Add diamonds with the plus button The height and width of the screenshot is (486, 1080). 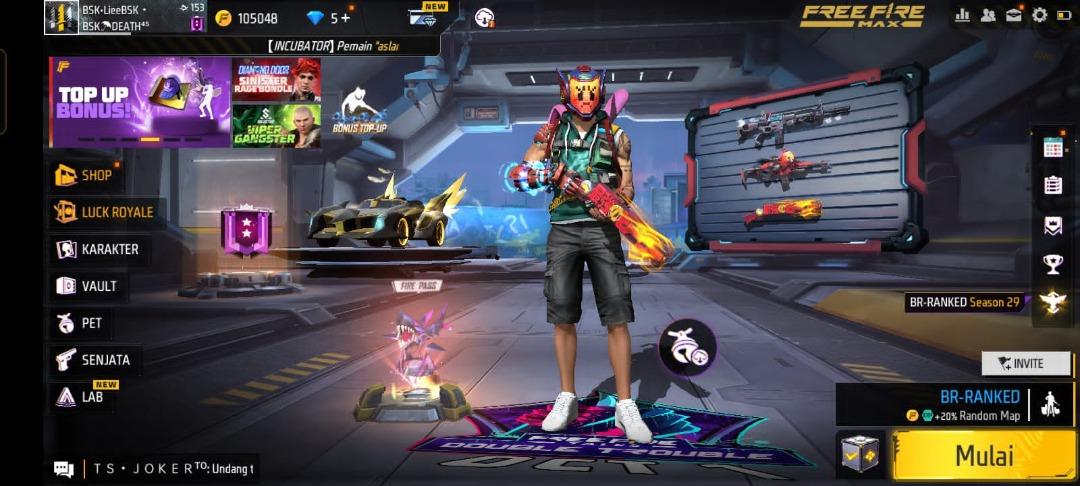[346, 18]
